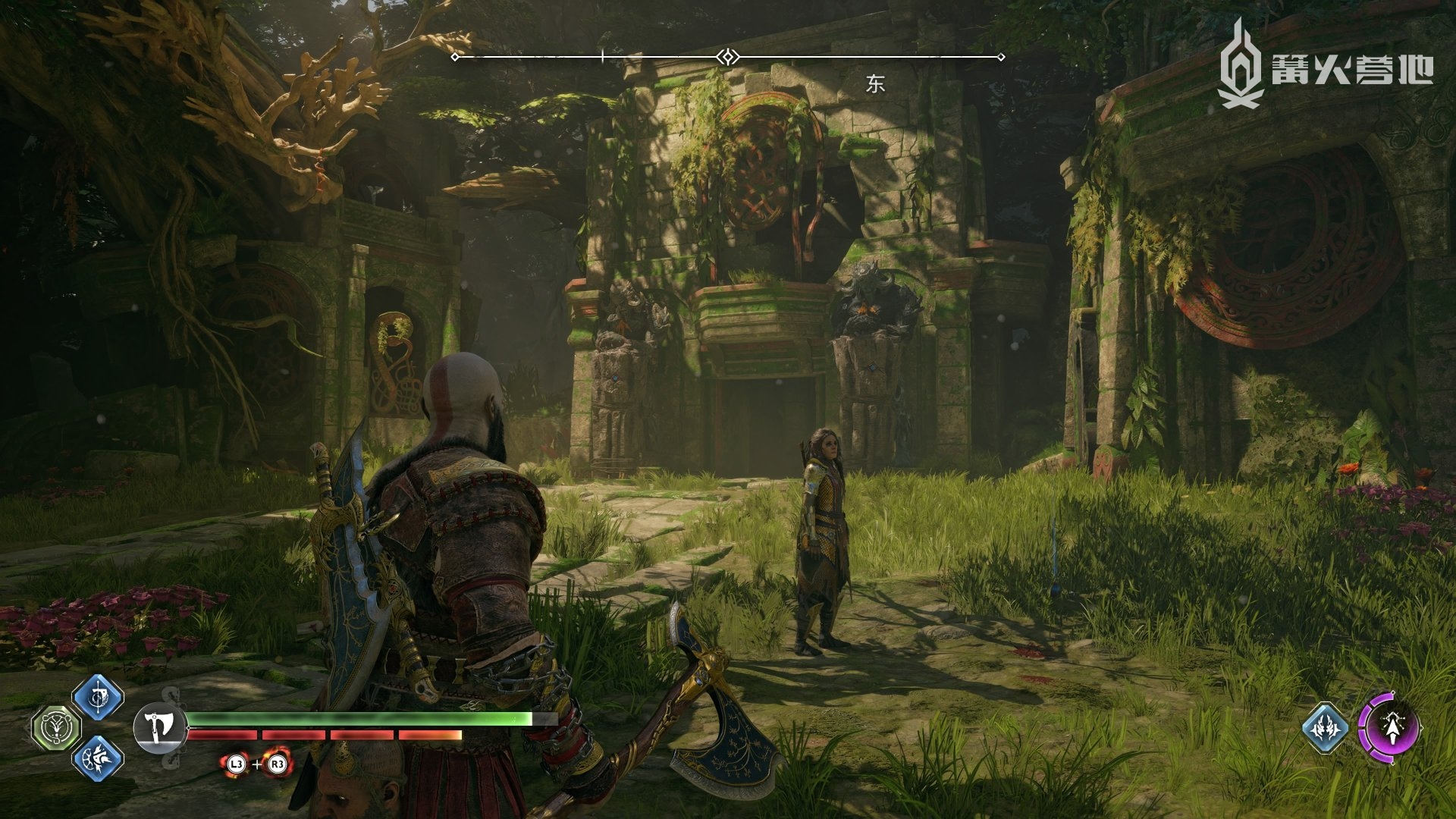Select the purple companion arrow icon
This screenshot has height=819, width=1456.
[1389, 727]
